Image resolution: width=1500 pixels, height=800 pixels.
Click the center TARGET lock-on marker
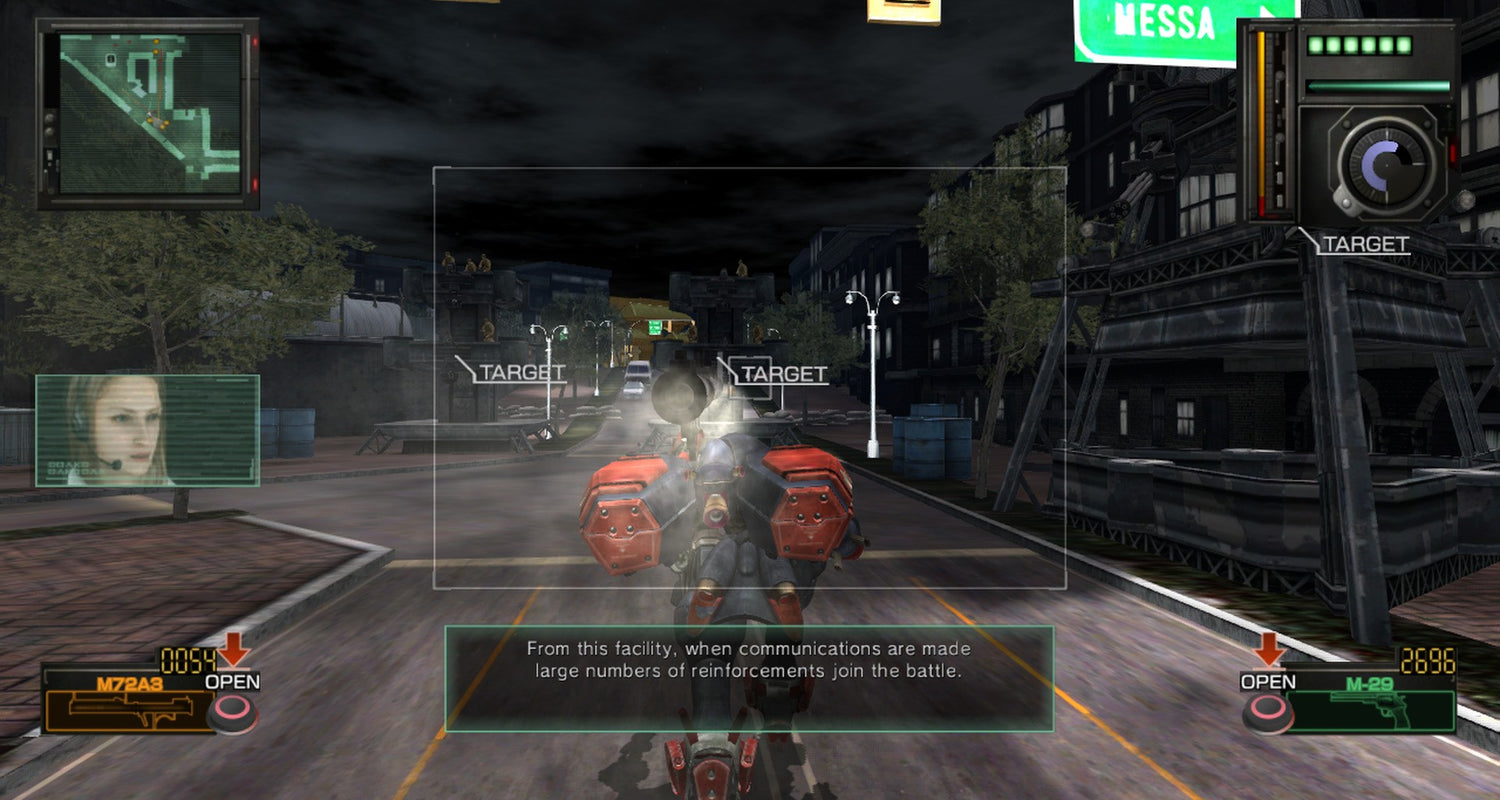click(x=782, y=374)
